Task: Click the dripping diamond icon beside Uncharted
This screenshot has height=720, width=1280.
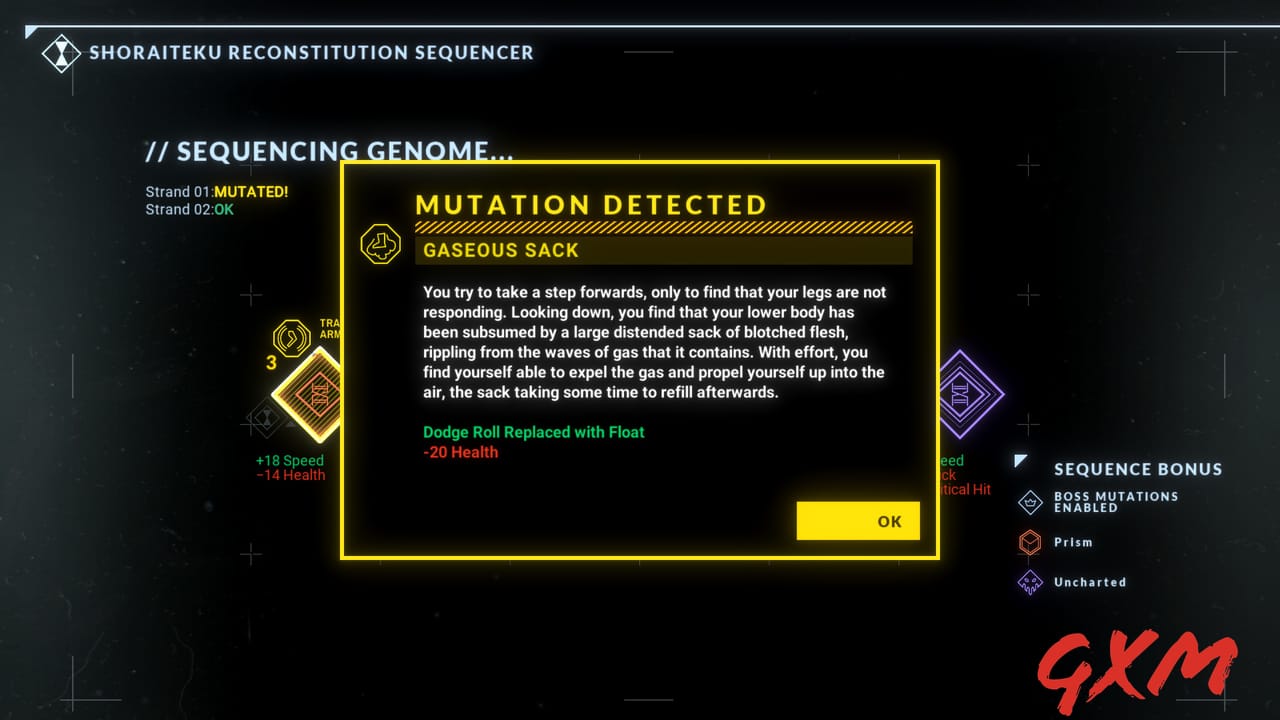Action: pyautogui.click(x=1030, y=582)
